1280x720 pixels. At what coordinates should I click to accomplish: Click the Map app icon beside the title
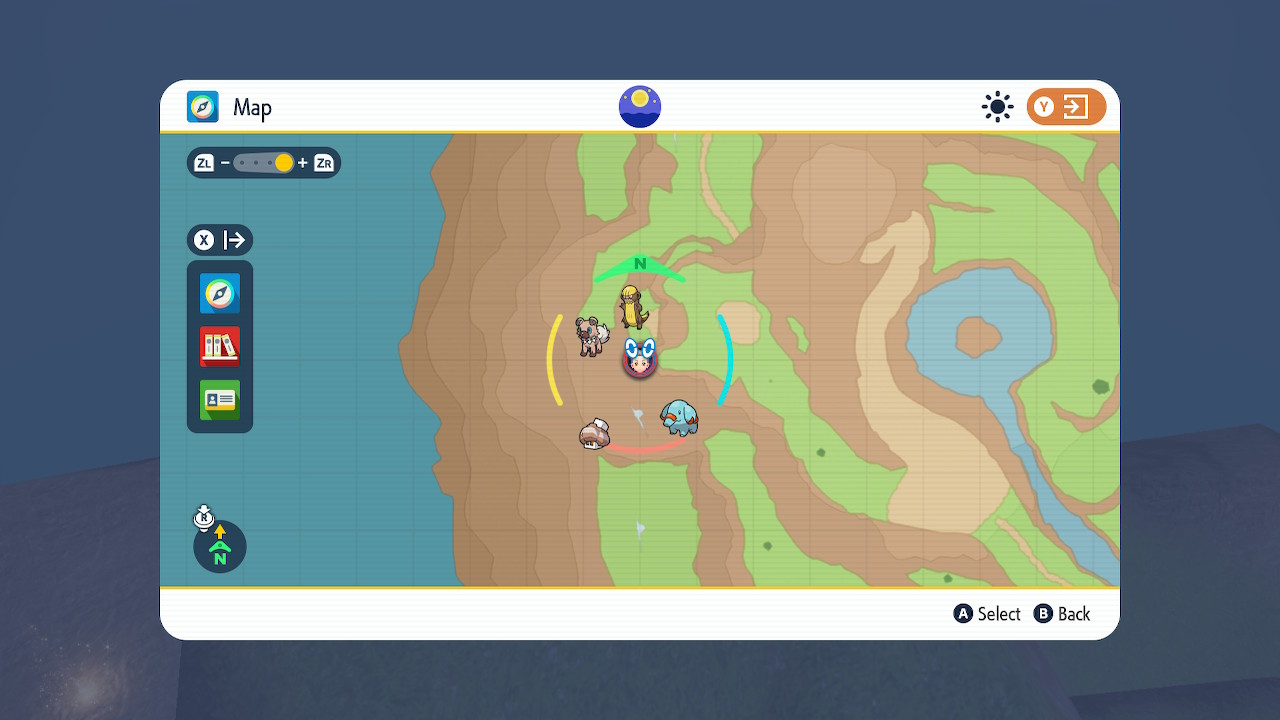tap(203, 107)
